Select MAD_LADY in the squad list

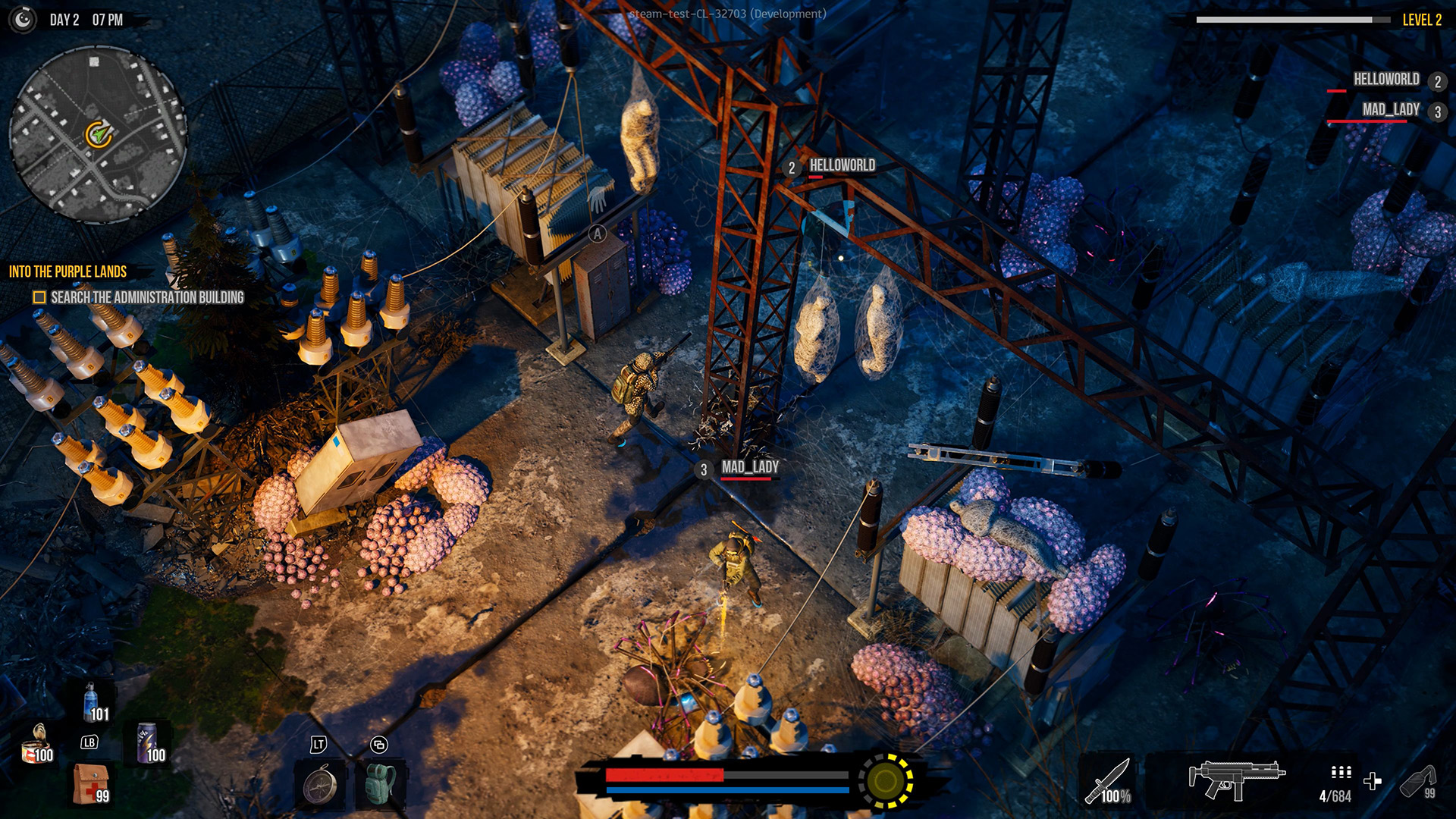1390,110
